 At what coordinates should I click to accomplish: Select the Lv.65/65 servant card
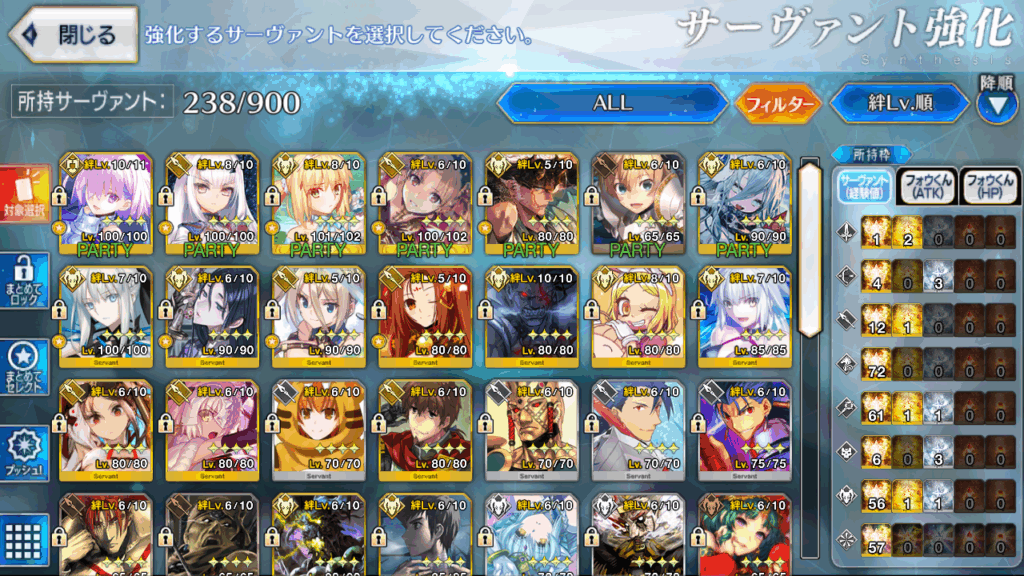[634, 204]
